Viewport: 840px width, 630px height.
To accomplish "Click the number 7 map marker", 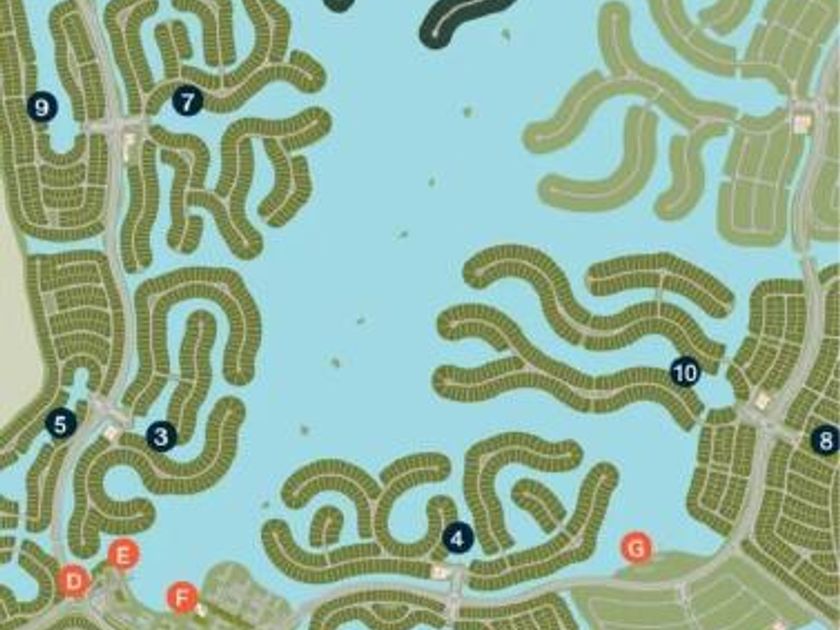I will [x=187, y=100].
